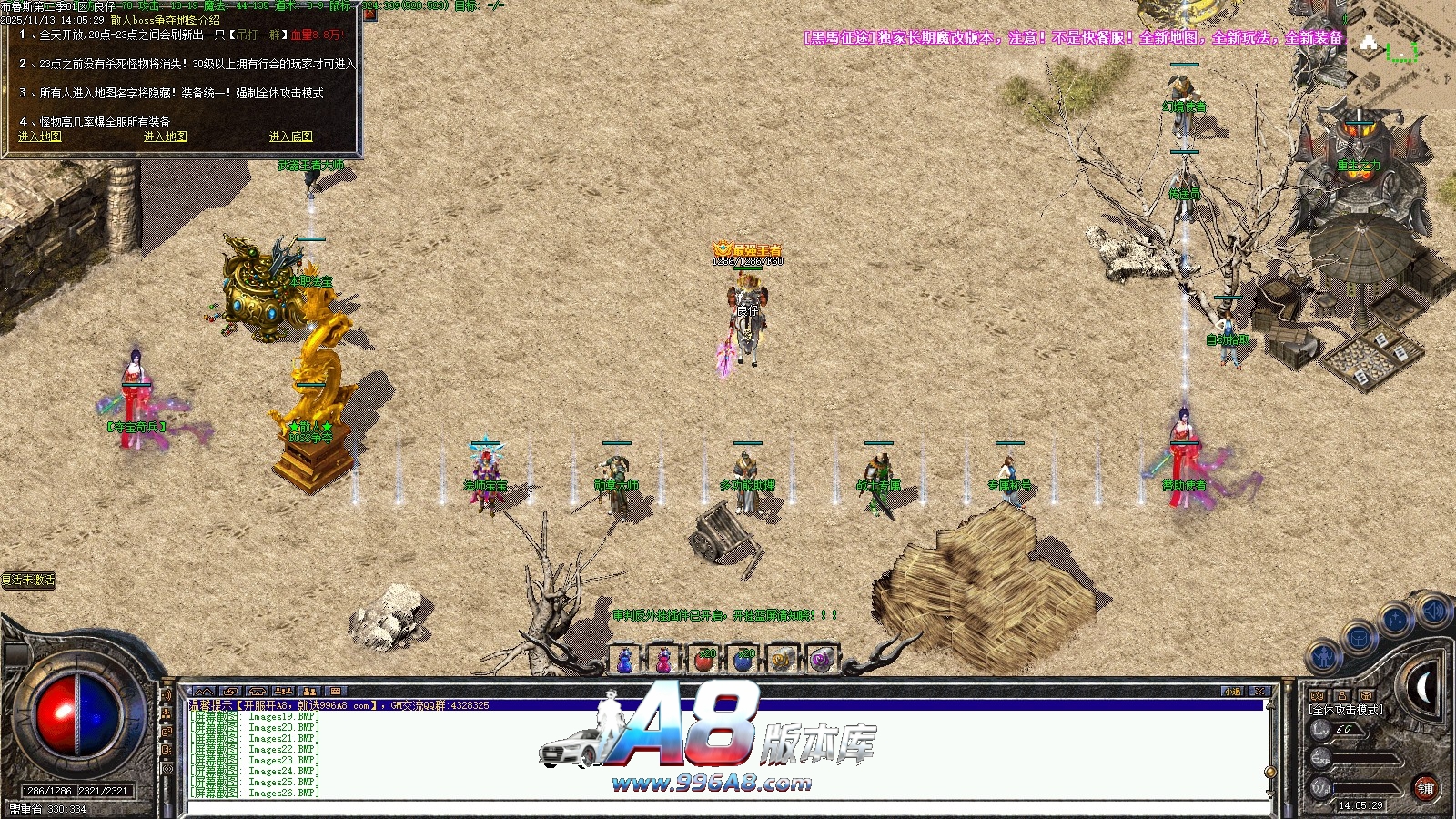Use the yellow scroll in the hotbar
Viewport: 1456px width, 819px height.
coord(782,661)
